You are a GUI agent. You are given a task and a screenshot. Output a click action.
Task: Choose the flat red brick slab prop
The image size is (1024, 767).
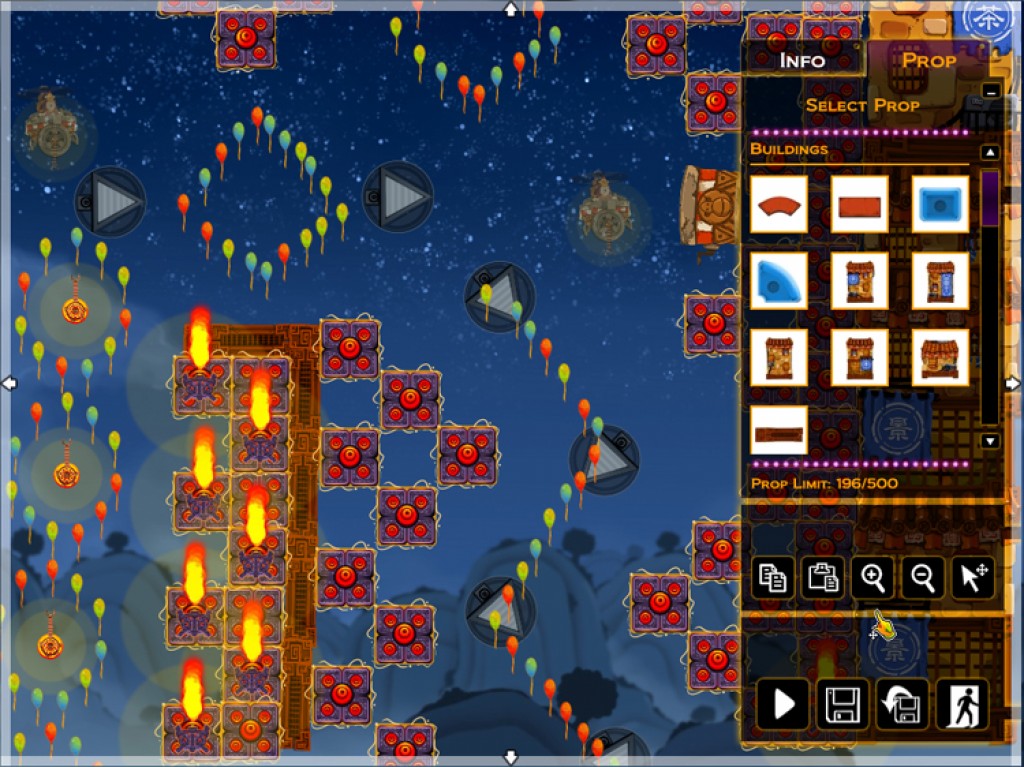click(859, 205)
